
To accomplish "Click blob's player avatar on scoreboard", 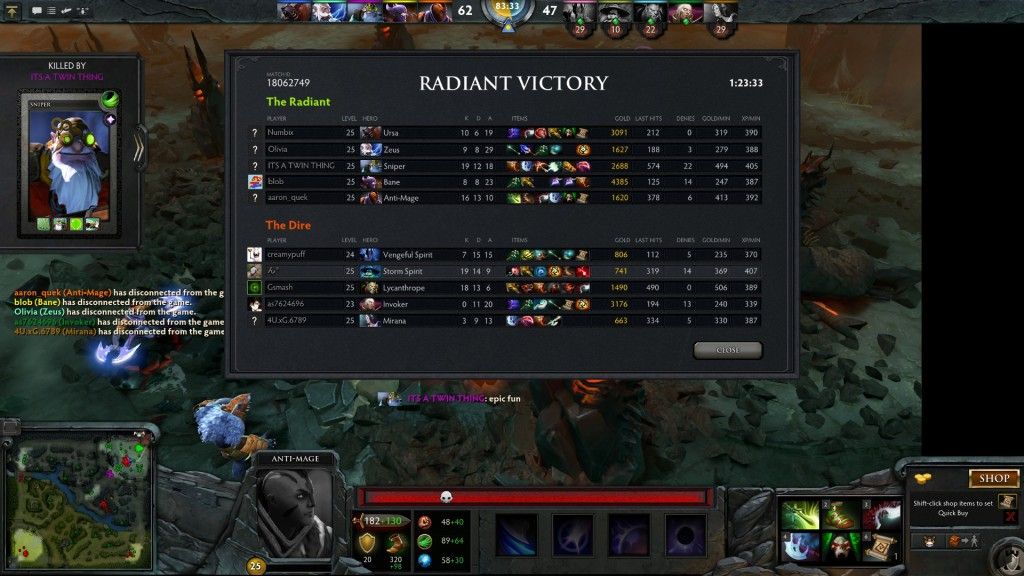I will [x=255, y=182].
